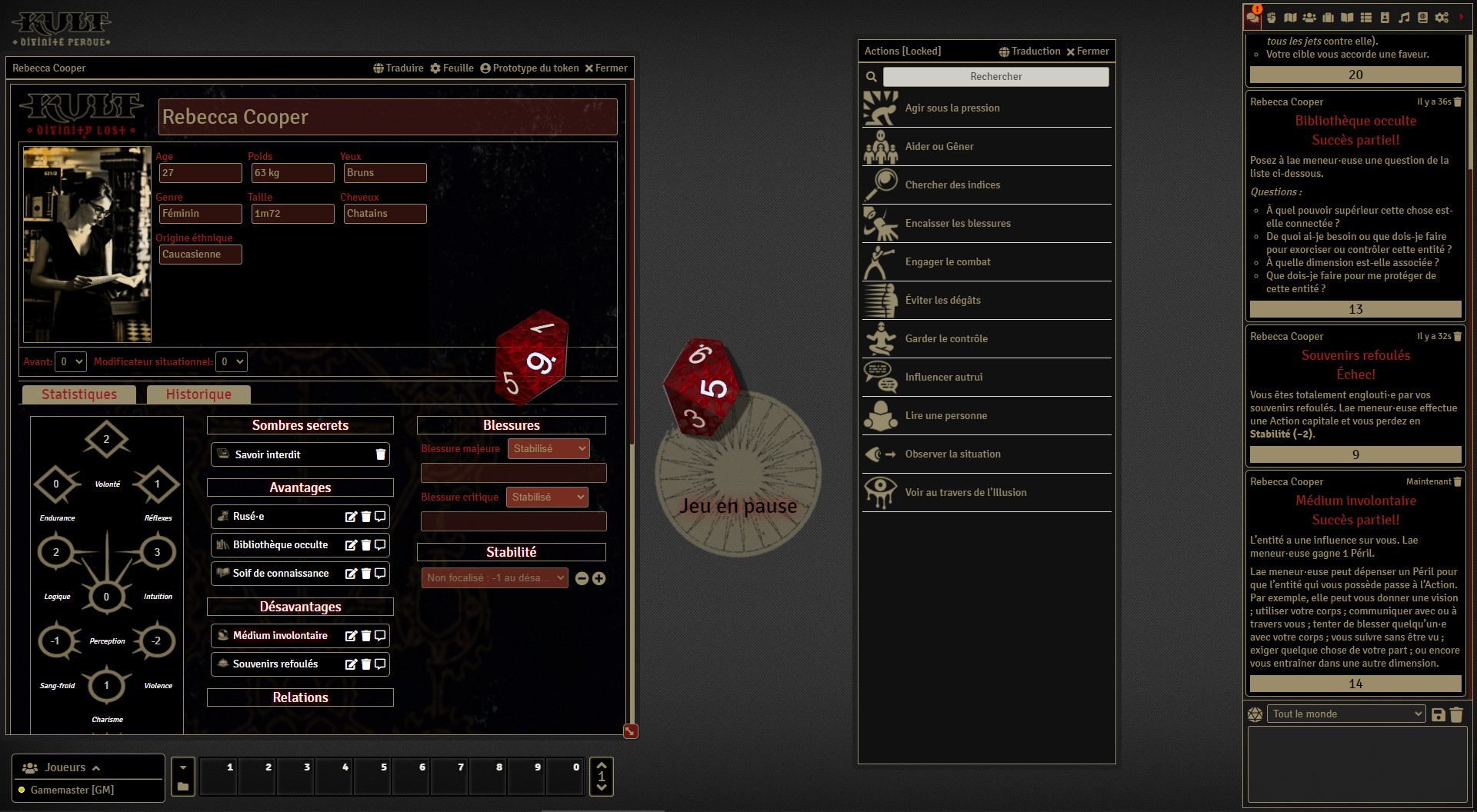Click the Rechercher search field

click(995, 77)
